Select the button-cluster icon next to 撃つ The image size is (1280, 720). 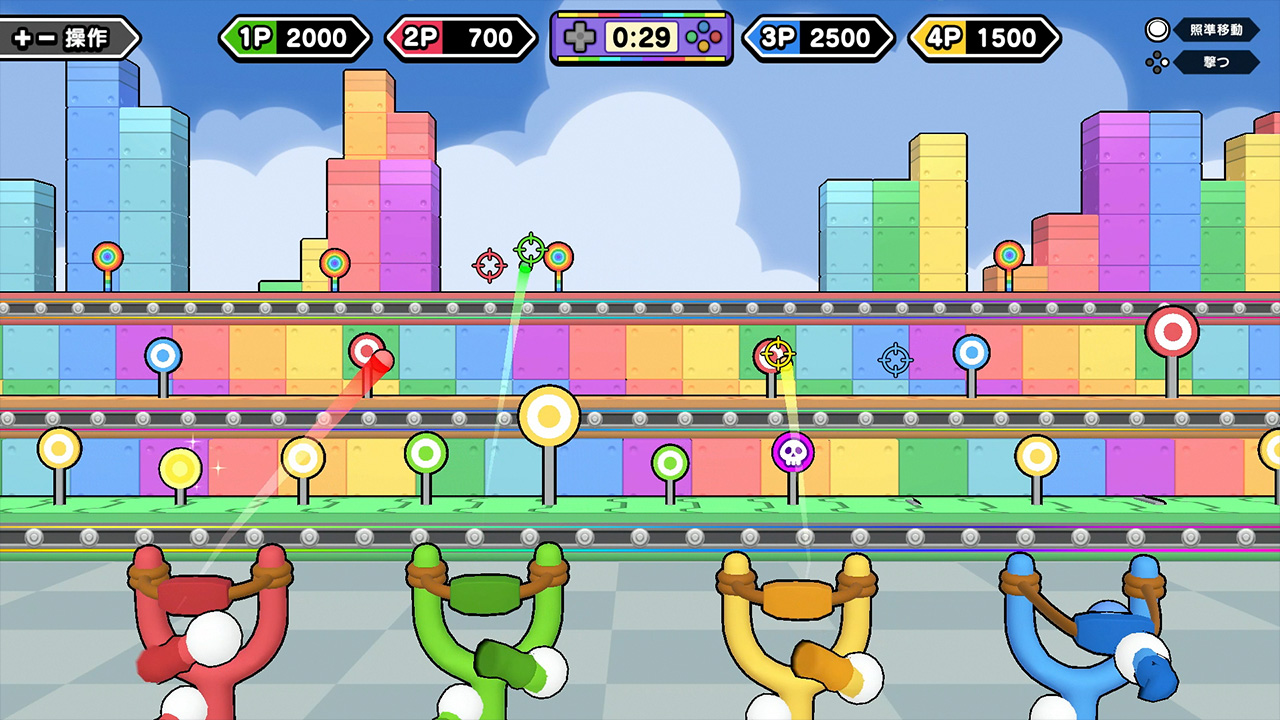1157,62
